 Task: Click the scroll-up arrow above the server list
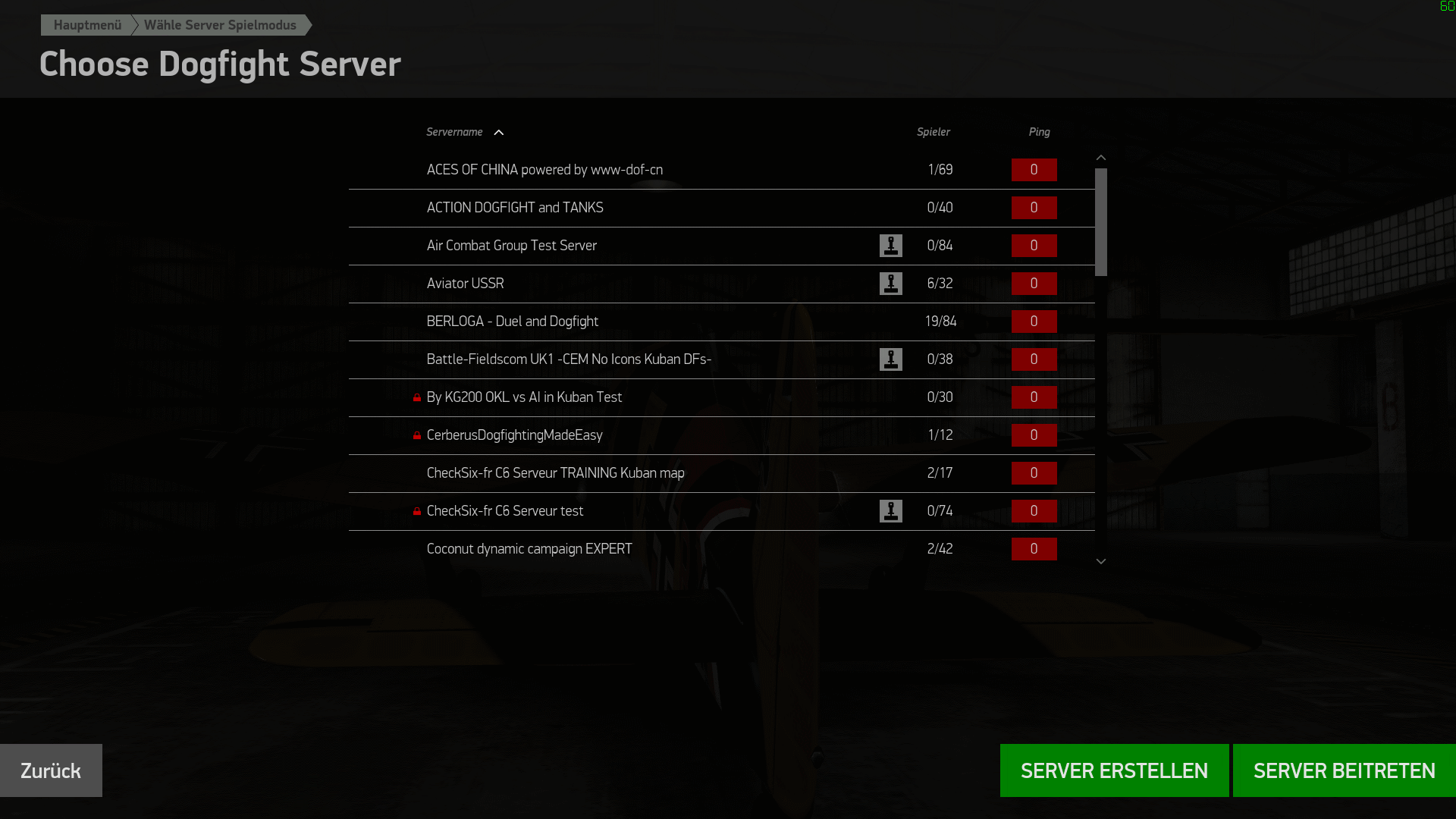point(1101,157)
